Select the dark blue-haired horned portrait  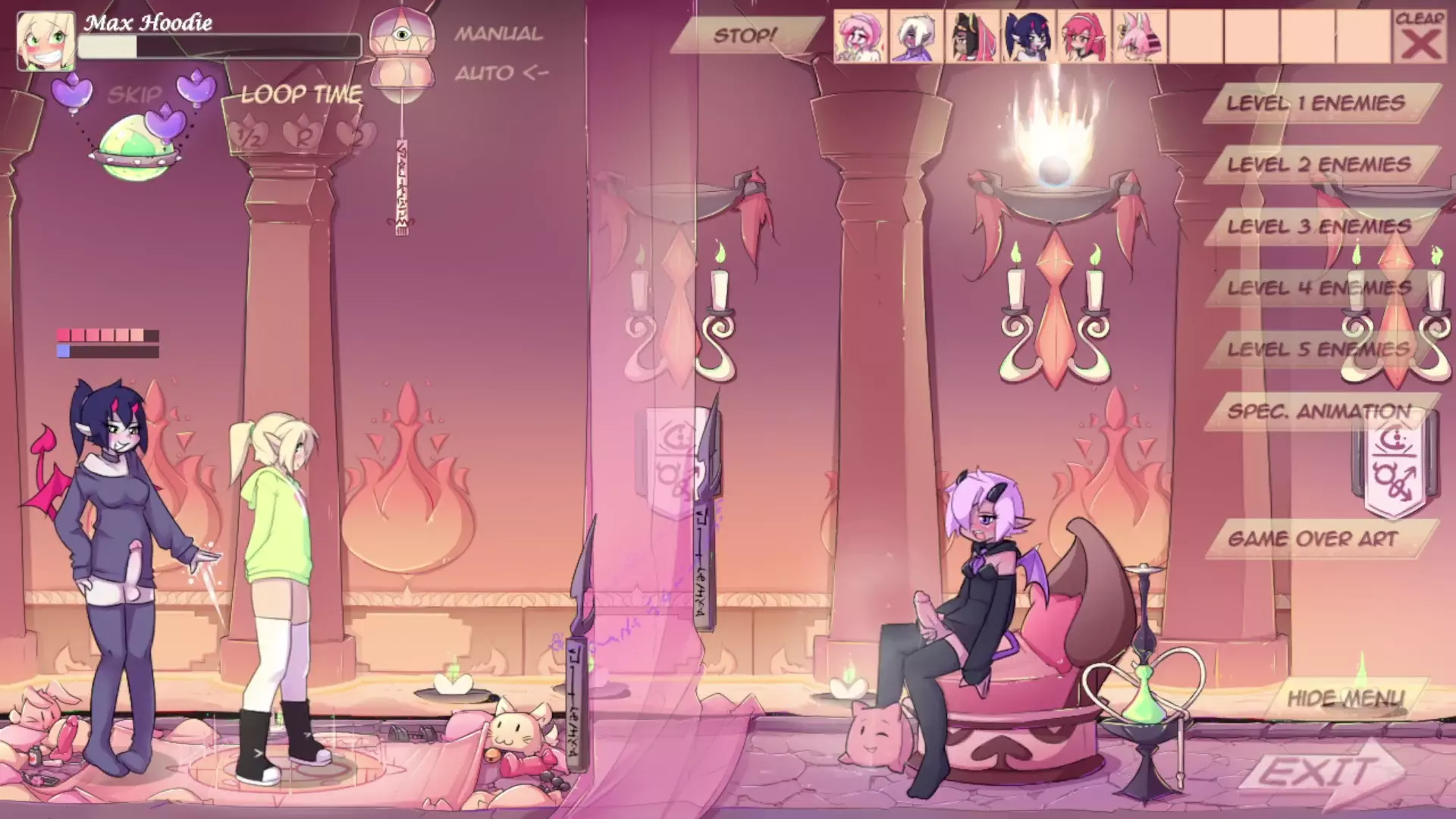(1027, 37)
